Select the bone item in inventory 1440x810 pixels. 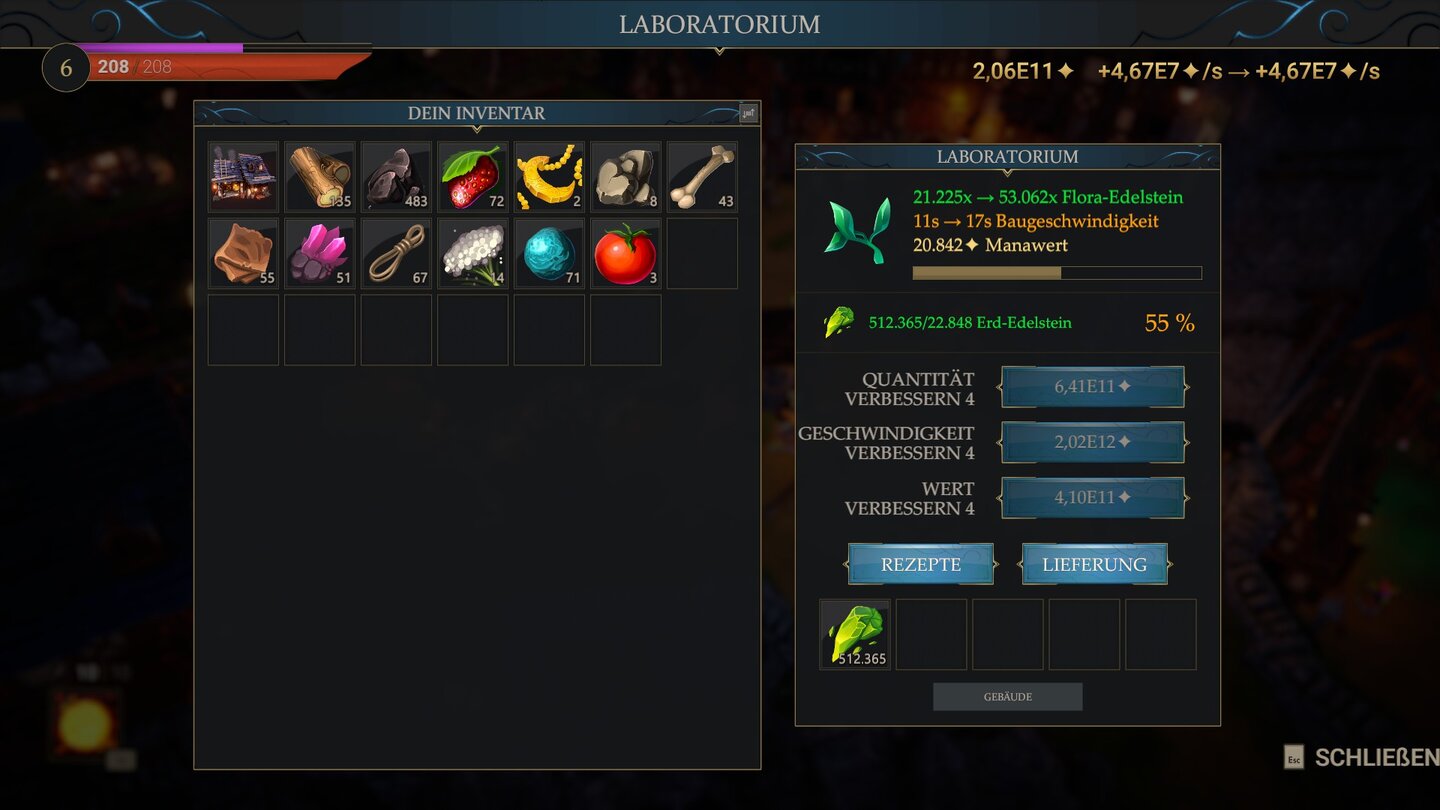point(701,176)
